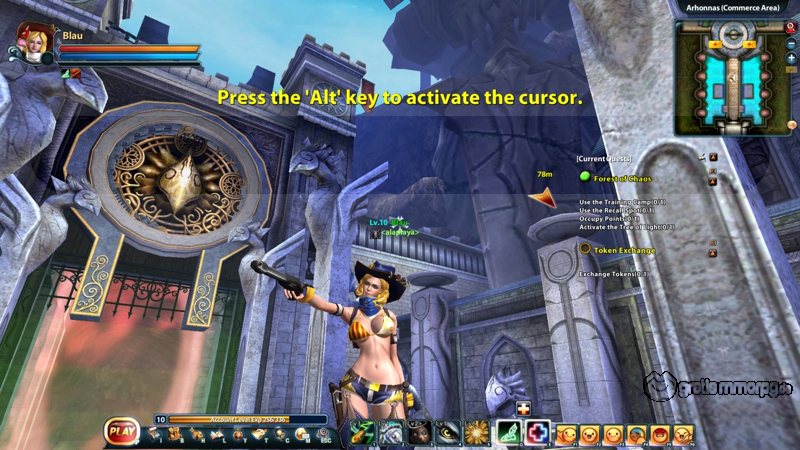
Task: Activate the dark-haired character portrait skill
Action: [x=419, y=432]
